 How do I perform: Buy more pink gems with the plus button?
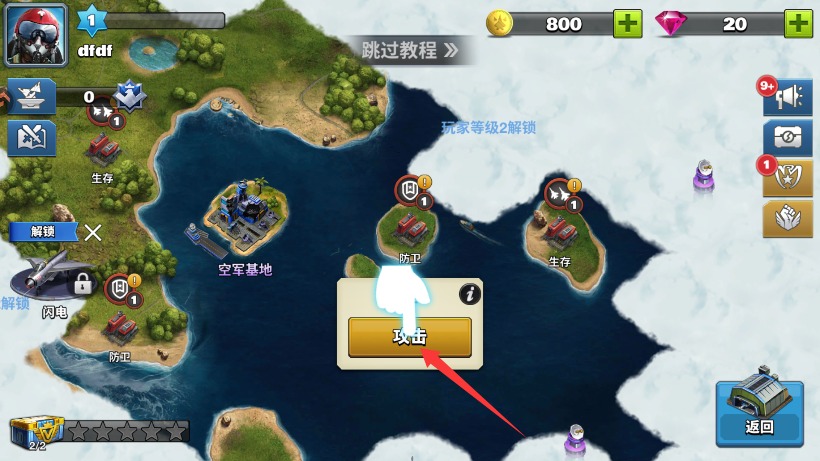pos(797,24)
